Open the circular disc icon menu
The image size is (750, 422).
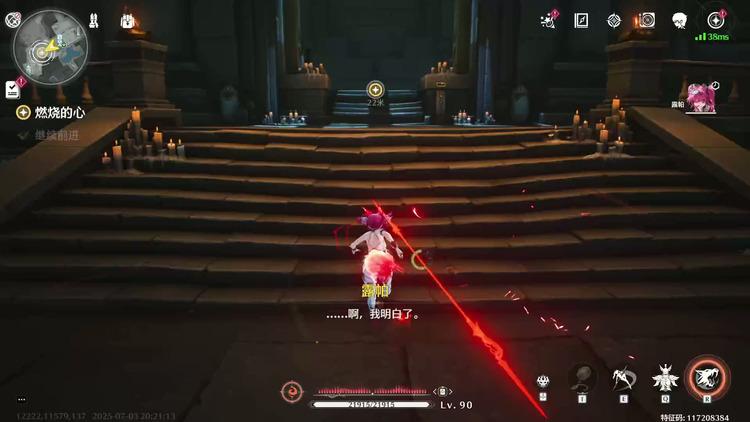point(646,20)
